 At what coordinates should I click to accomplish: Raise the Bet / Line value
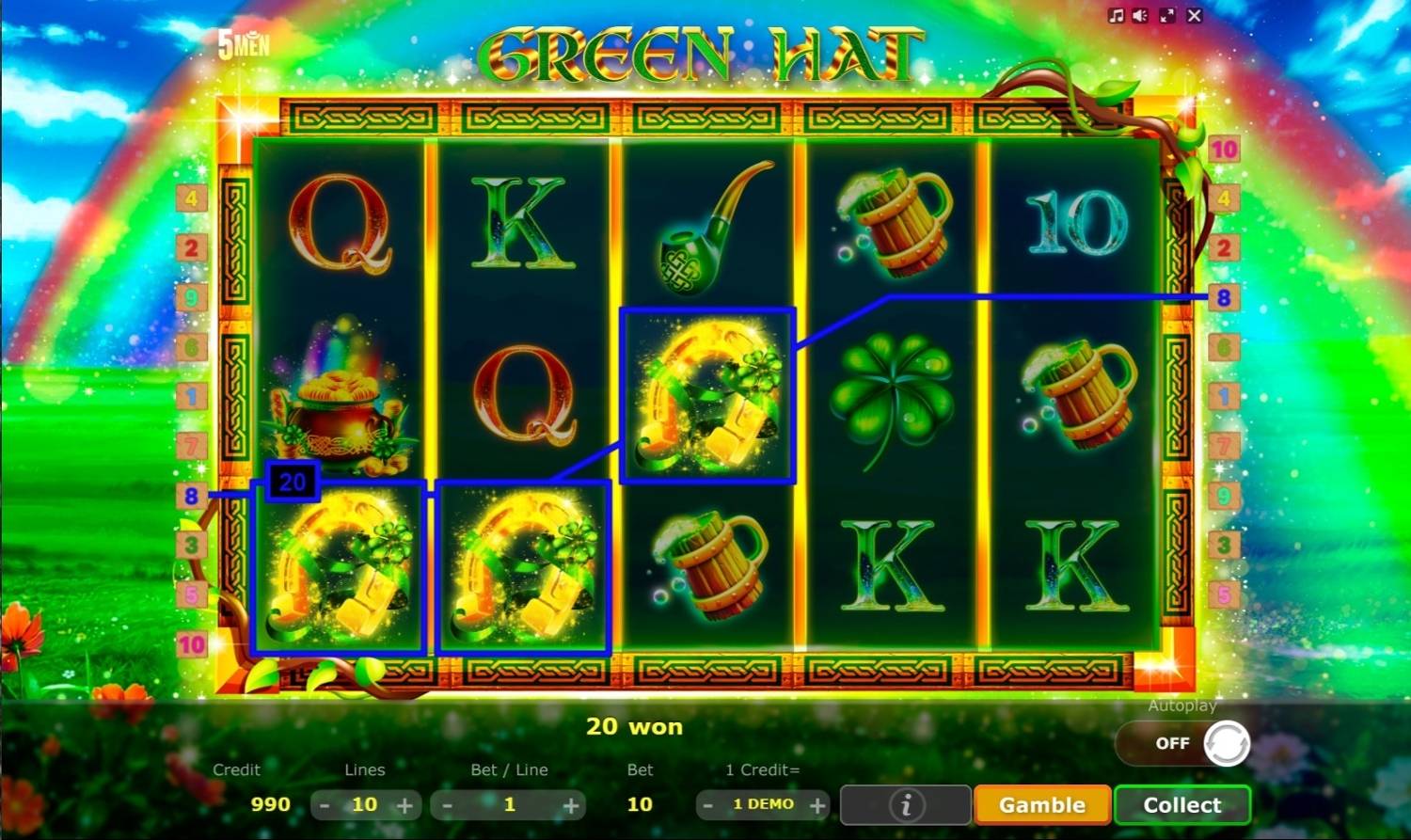(x=571, y=806)
